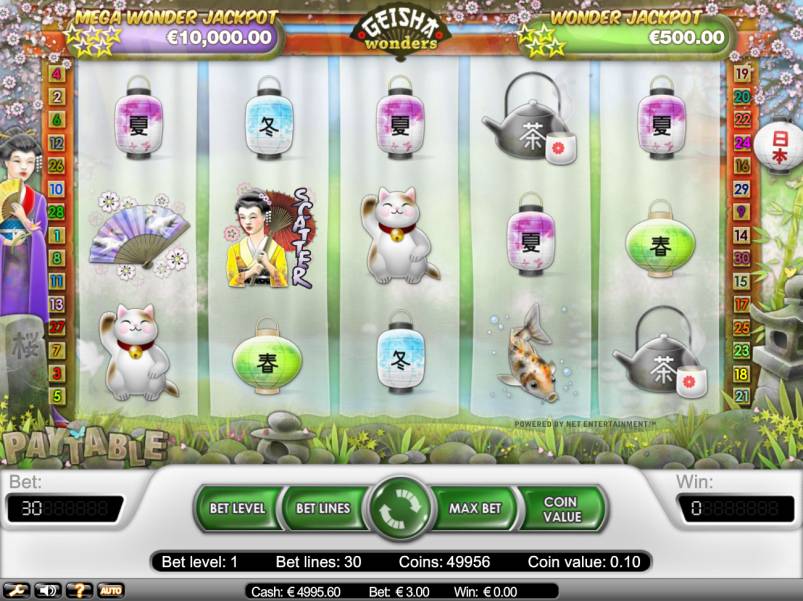Viewport: 803px width, 601px height.
Task: Choose bet line 24 marker
Action: [742, 143]
